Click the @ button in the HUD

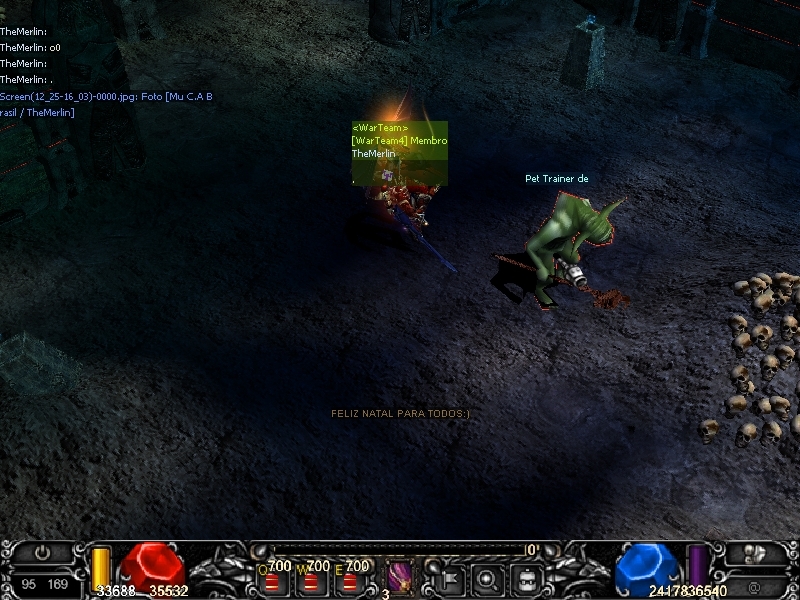point(756,584)
